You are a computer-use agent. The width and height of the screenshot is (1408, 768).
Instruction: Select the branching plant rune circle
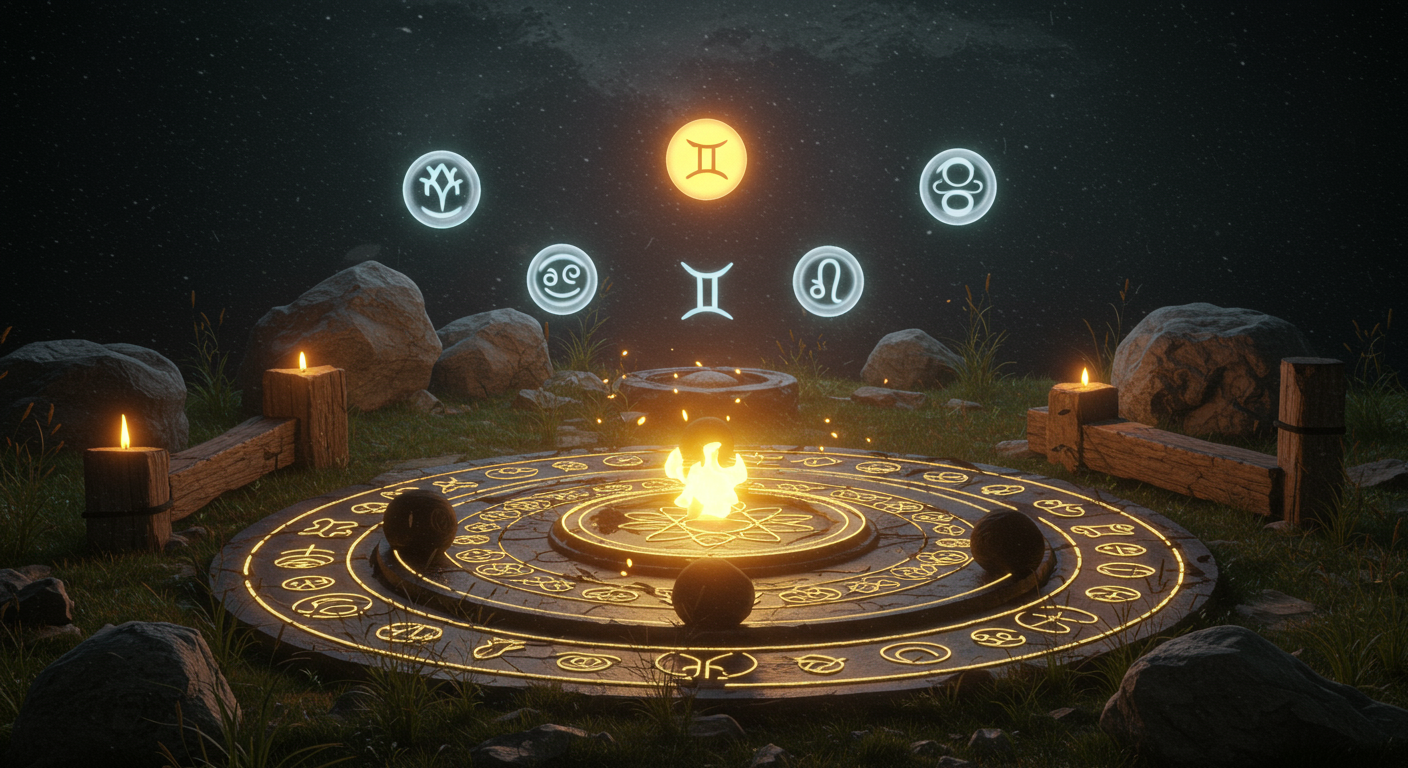tap(441, 189)
